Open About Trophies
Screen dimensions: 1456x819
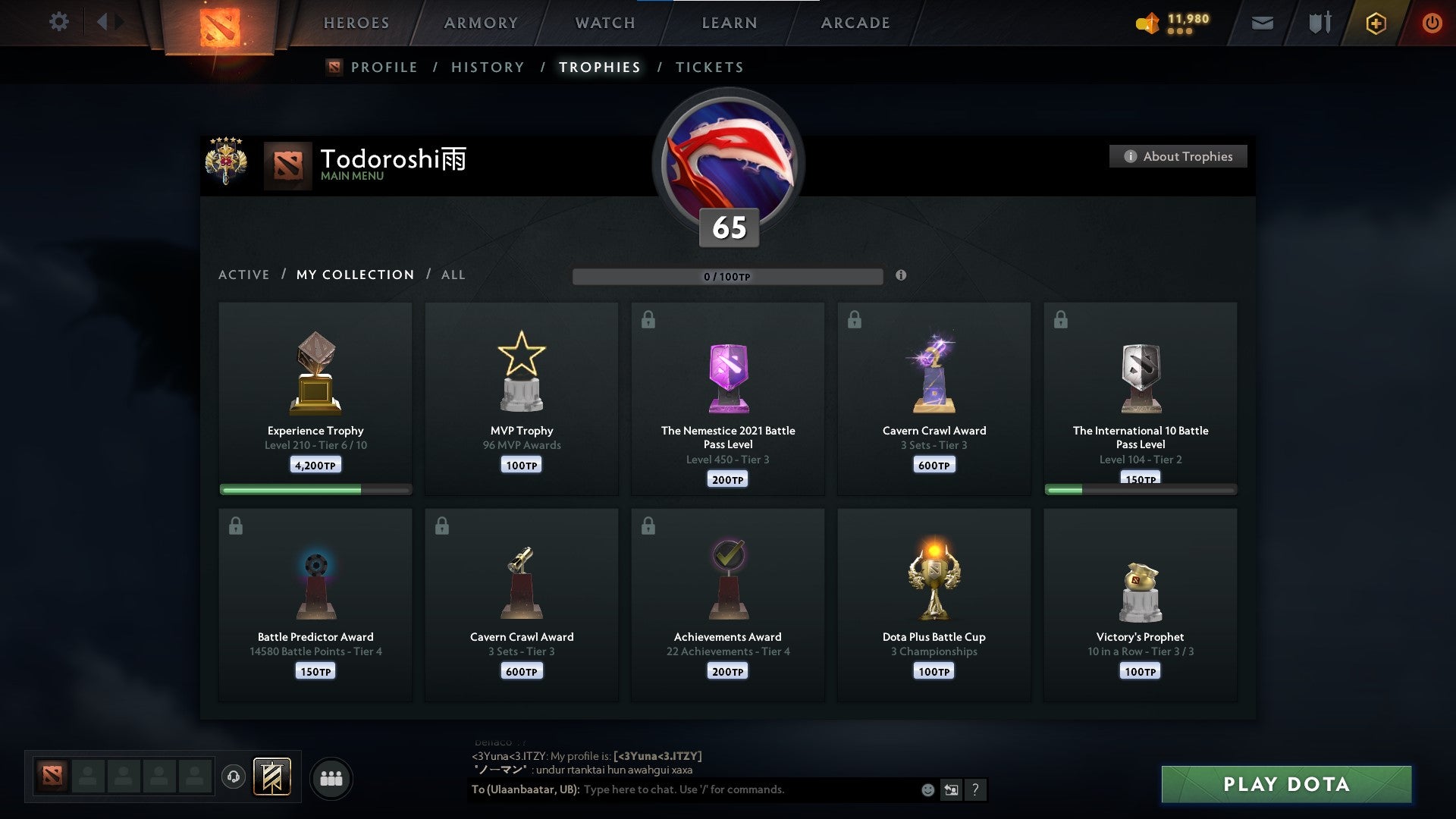pos(1178,156)
